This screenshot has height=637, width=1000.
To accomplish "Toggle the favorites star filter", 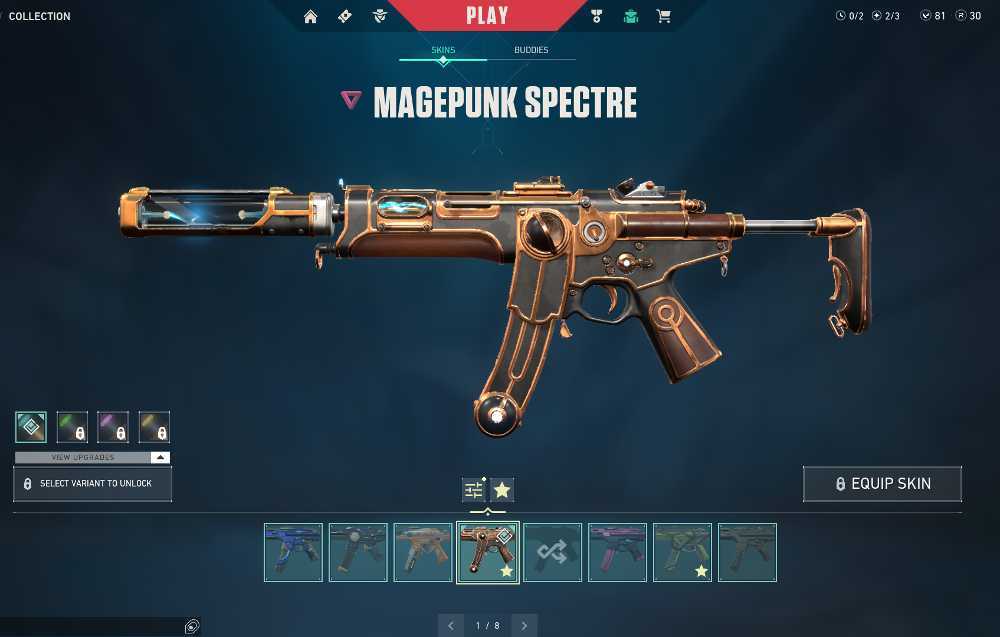I will [x=502, y=490].
